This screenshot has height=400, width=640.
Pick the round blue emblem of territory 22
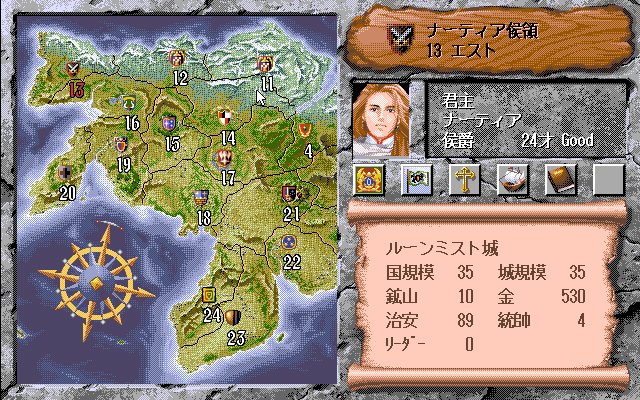[x=290, y=241]
